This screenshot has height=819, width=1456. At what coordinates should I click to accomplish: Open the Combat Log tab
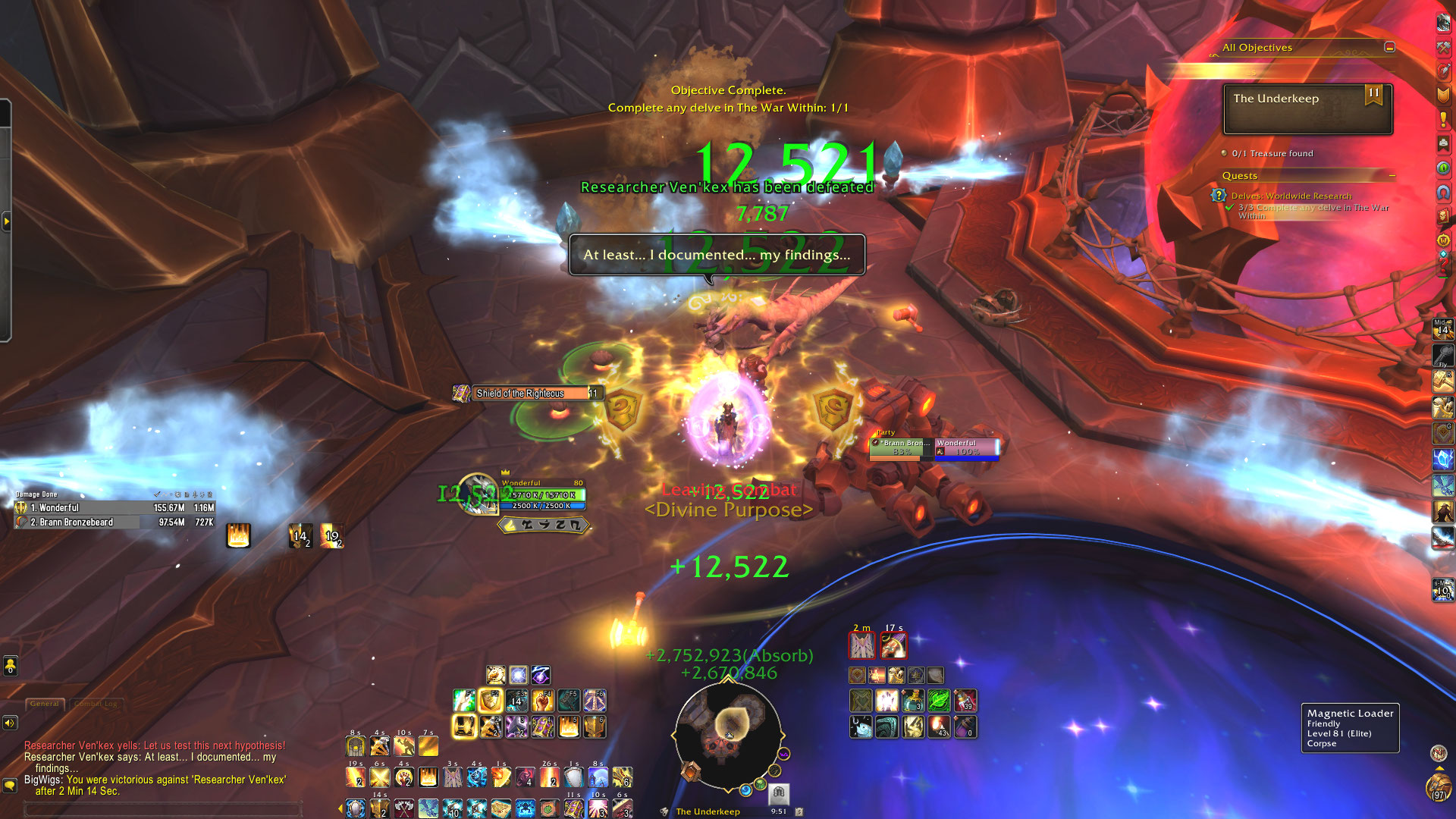coord(96,704)
